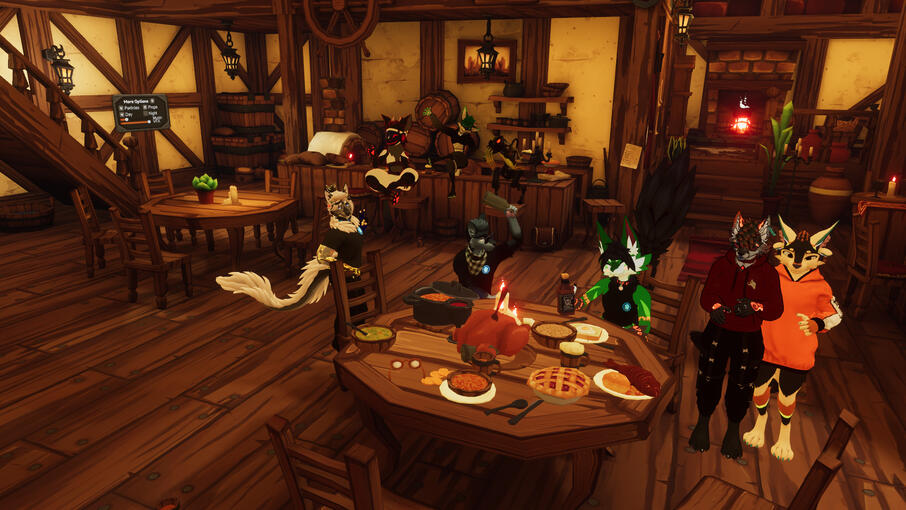
Task: Toggle the More Options checkbox
Action: pyautogui.click(x=152, y=101)
